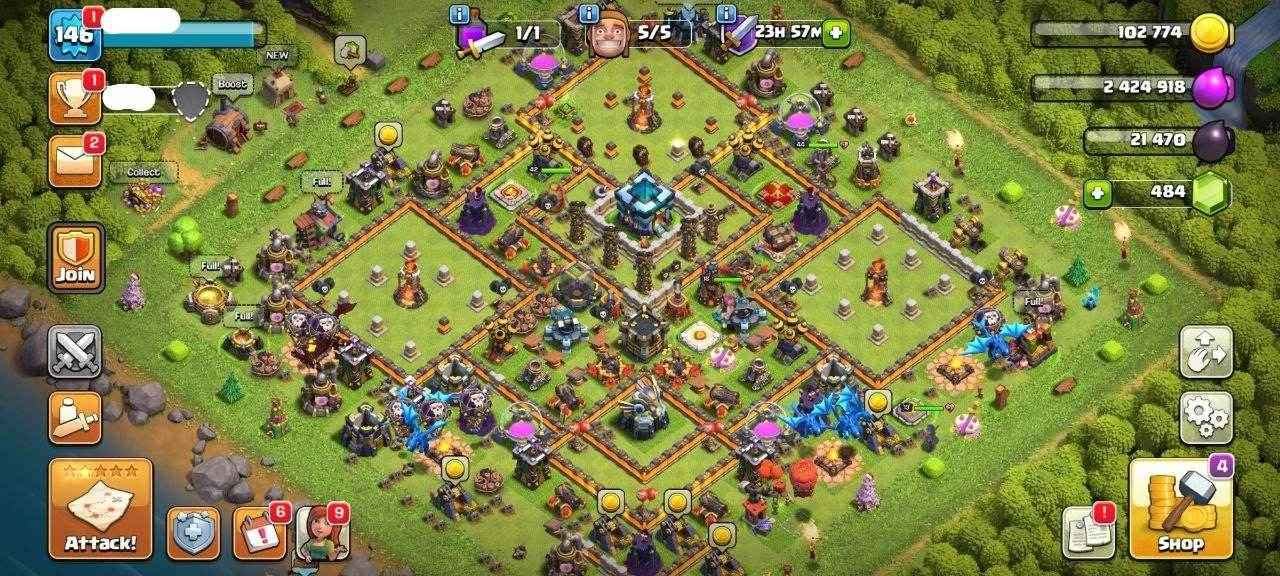Click the info icon above the builder face
Image resolution: width=1280 pixels, height=576 pixels.
point(590,14)
